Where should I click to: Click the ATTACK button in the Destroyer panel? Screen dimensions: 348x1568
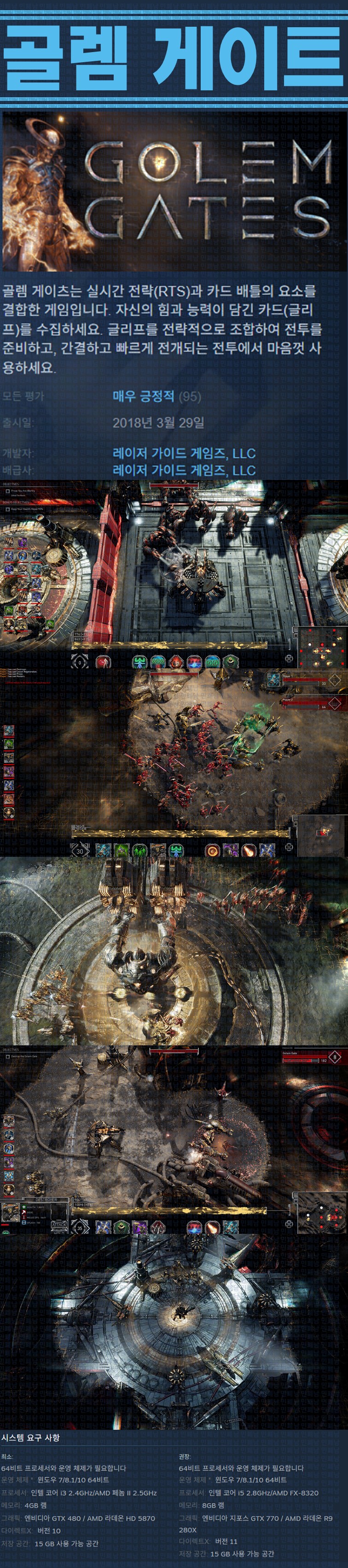click(59, 1225)
